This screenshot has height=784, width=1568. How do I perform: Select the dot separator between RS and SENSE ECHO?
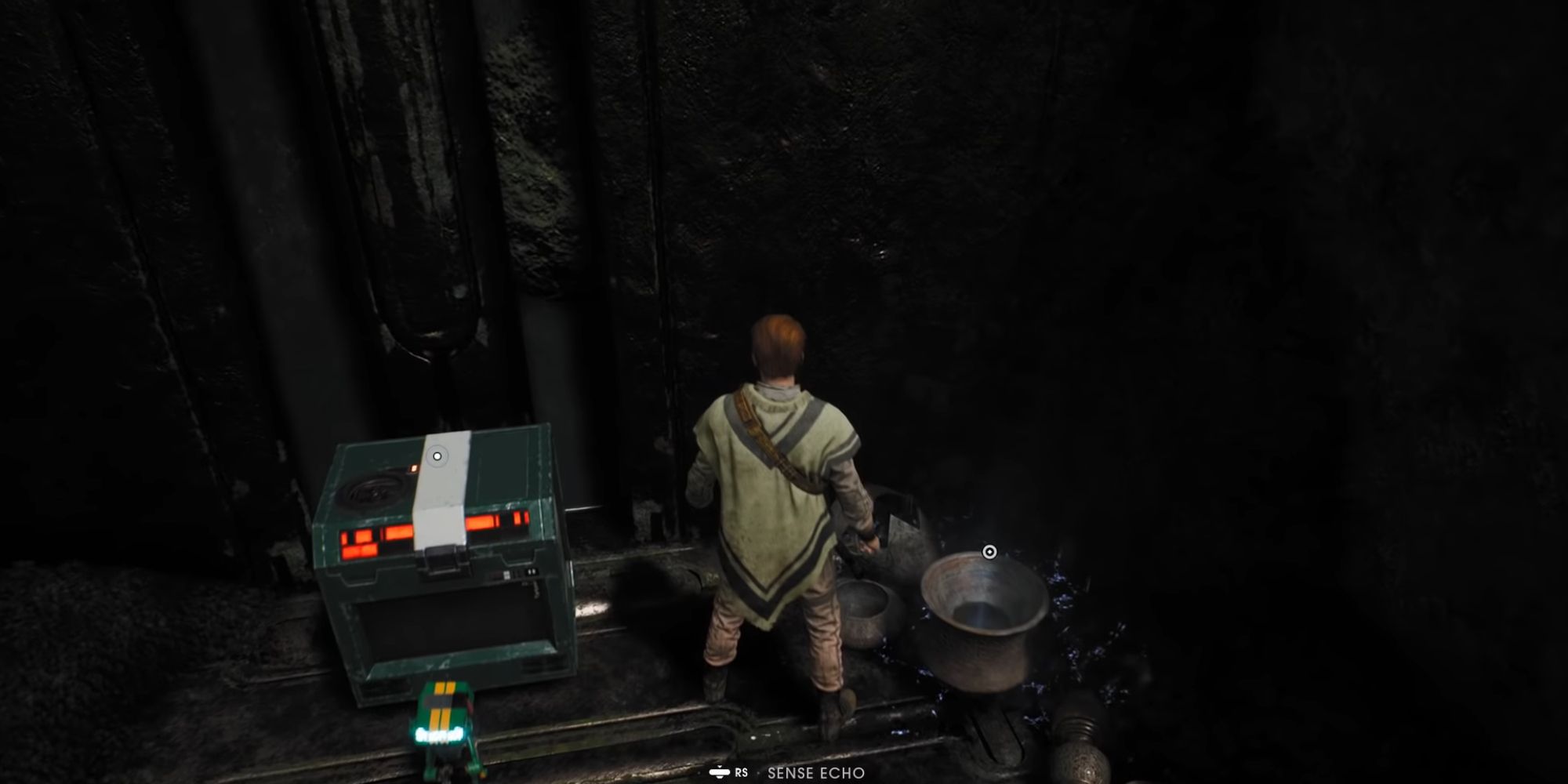758,772
